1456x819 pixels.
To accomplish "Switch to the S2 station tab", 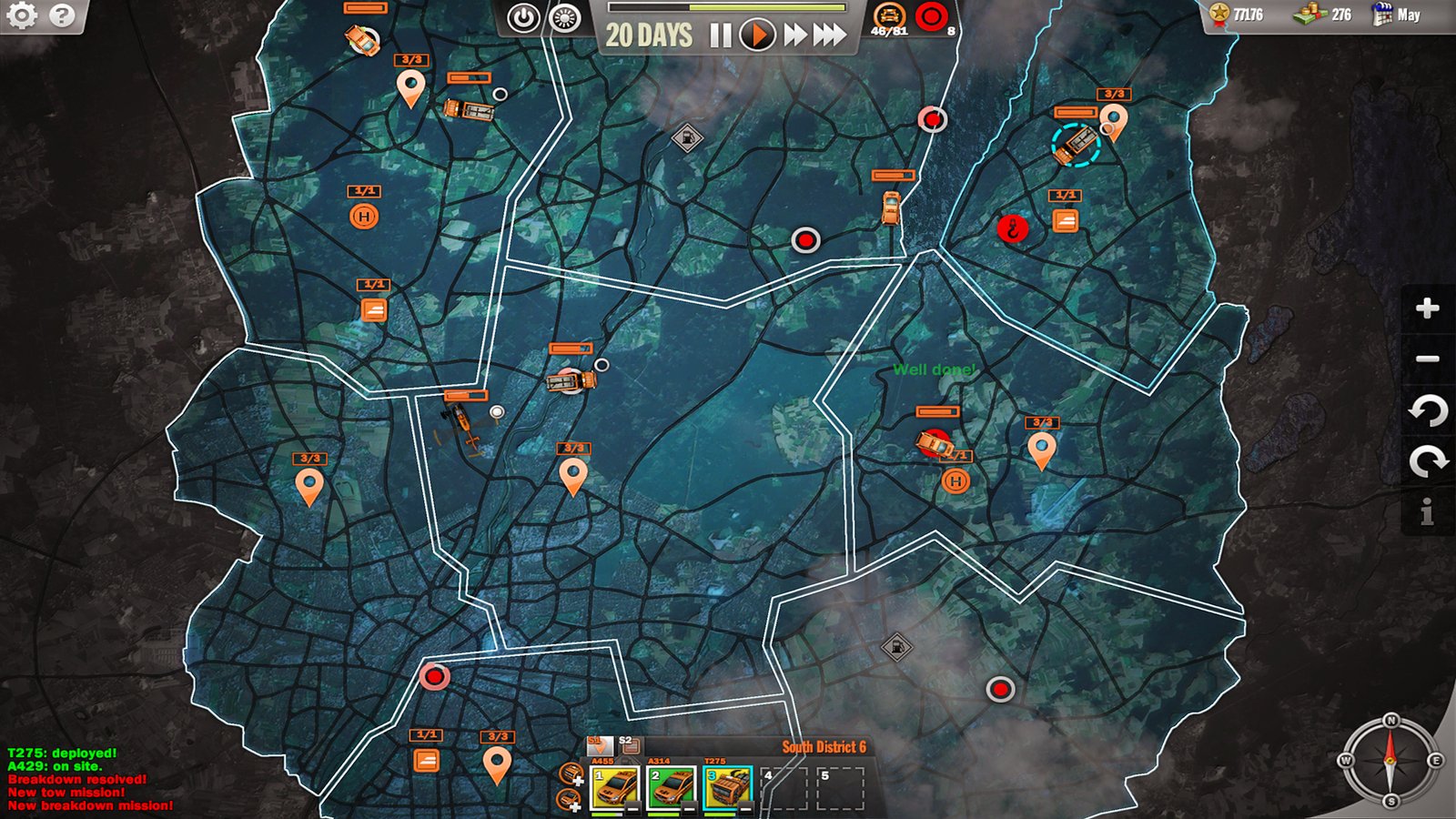I will point(628,745).
